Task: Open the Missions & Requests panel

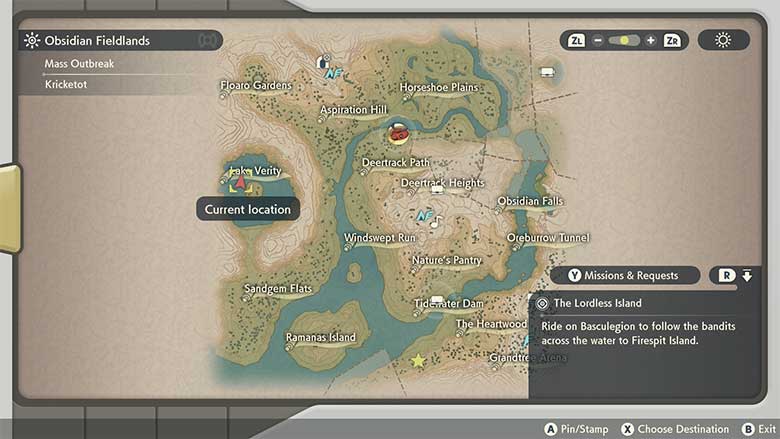Action: point(622,275)
